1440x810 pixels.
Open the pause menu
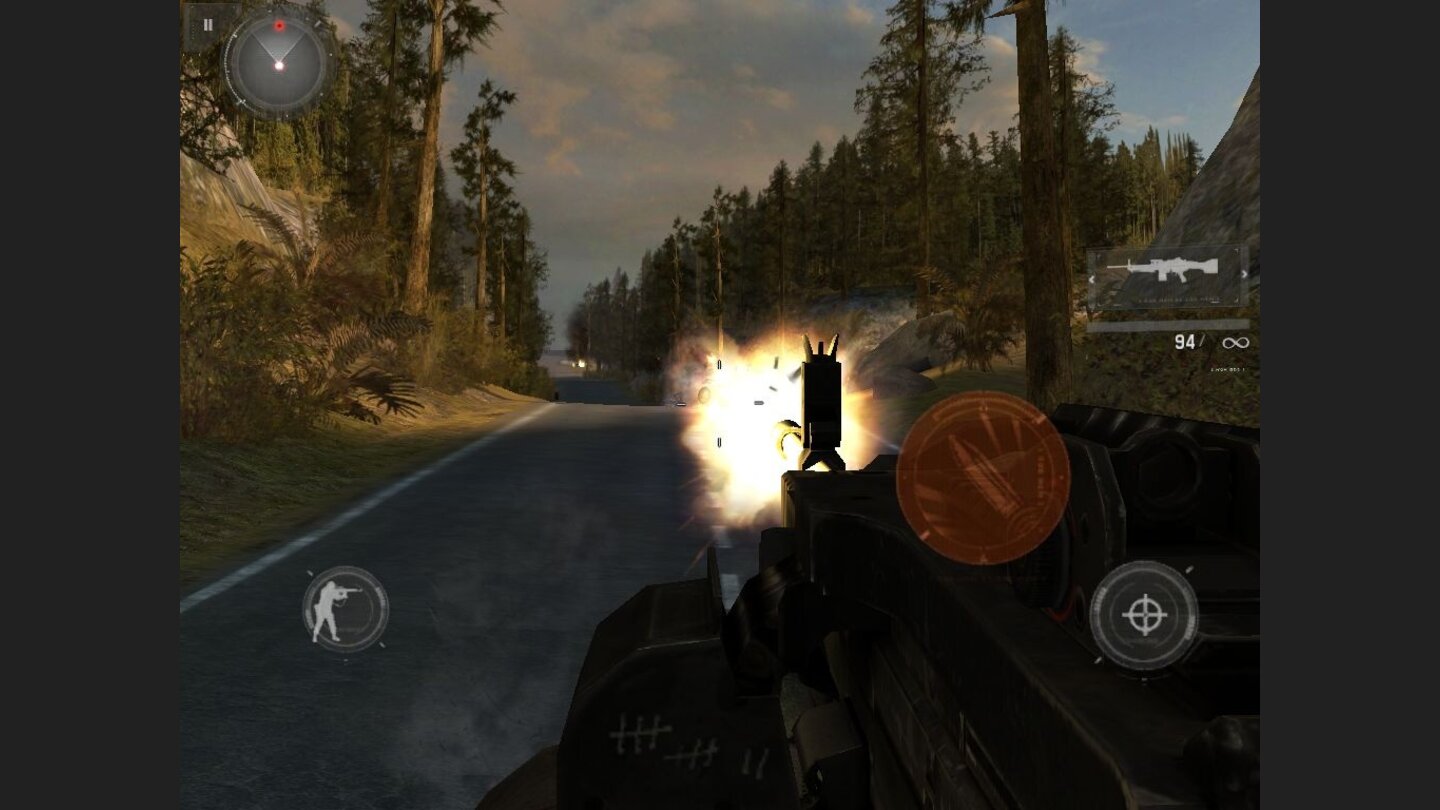pos(208,26)
